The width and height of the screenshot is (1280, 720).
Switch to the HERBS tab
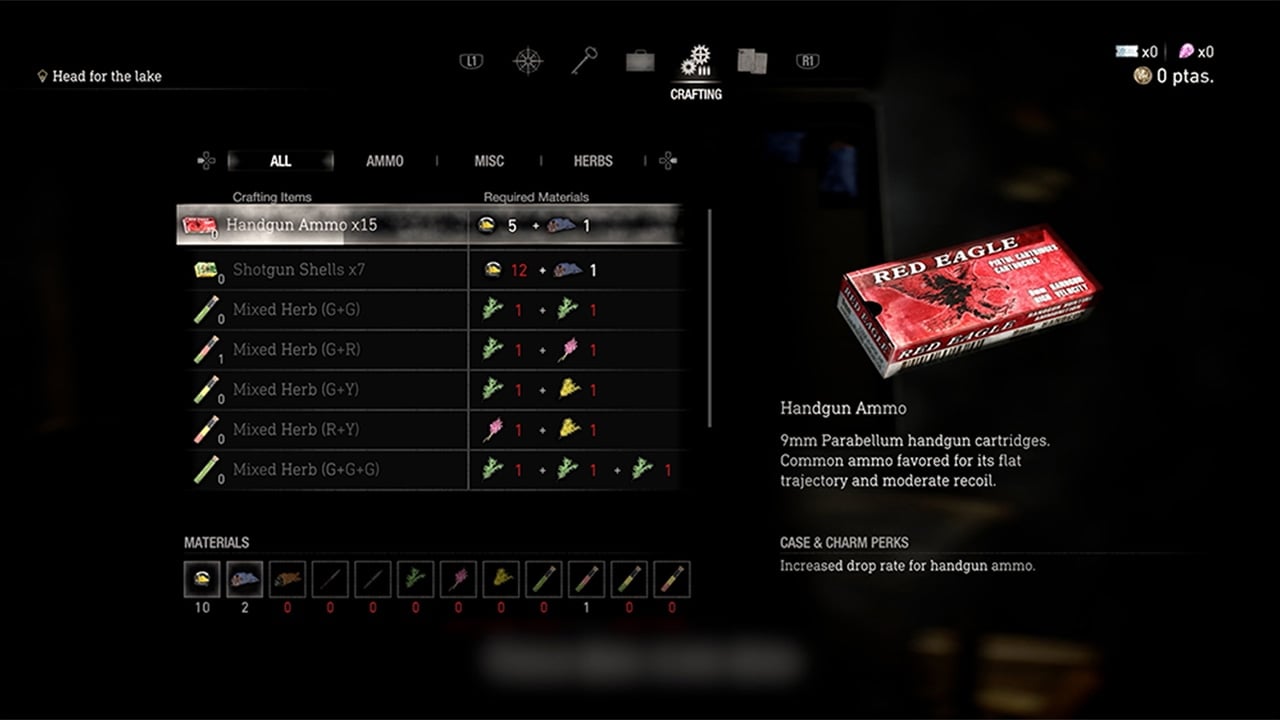point(592,160)
